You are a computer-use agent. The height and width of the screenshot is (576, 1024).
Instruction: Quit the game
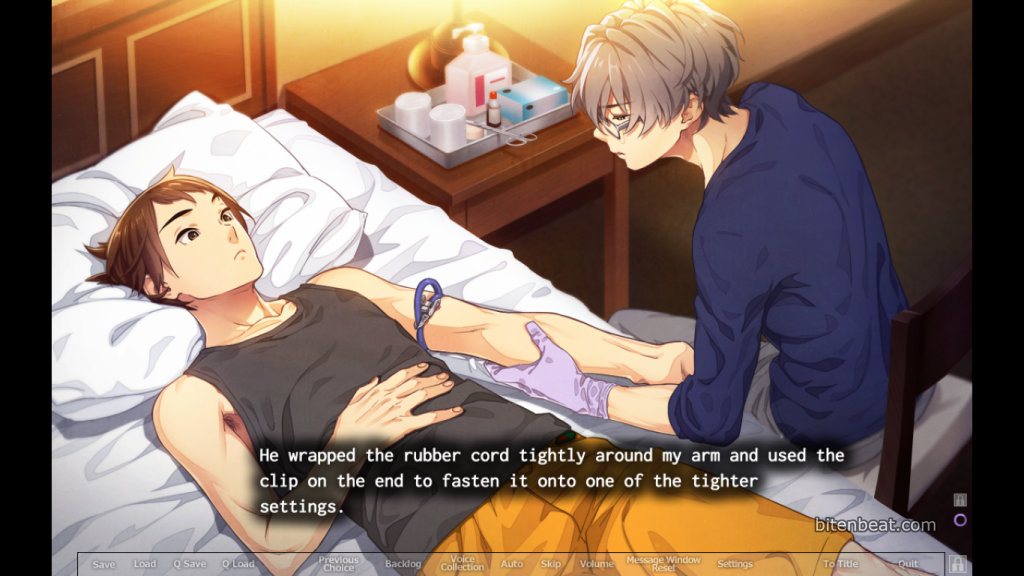908,564
